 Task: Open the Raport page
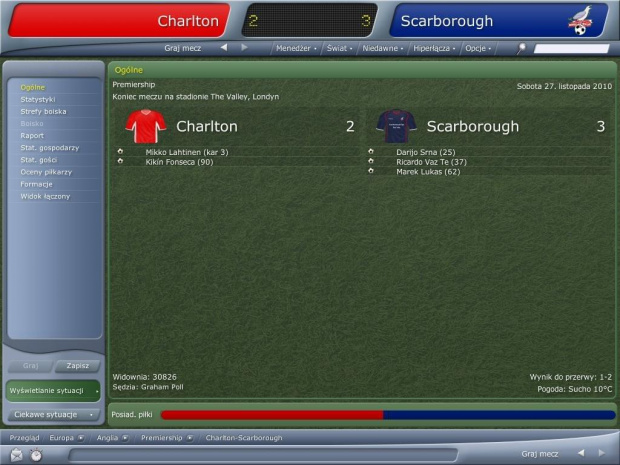(x=32, y=135)
